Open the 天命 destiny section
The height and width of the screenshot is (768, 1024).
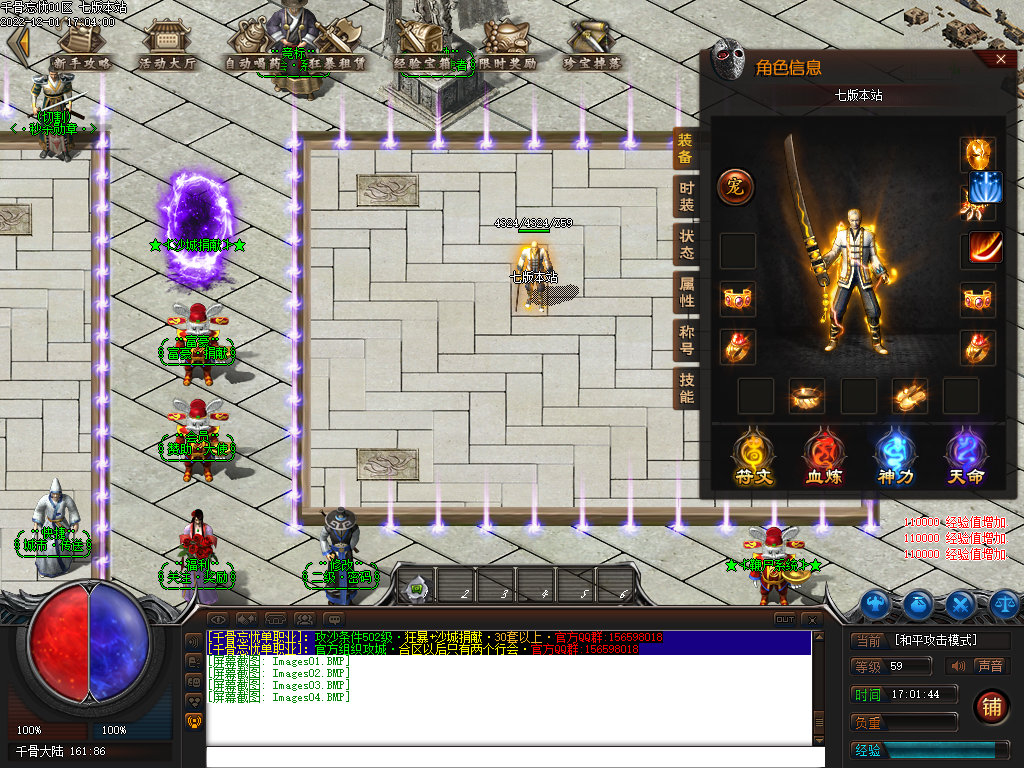(966, 459)
